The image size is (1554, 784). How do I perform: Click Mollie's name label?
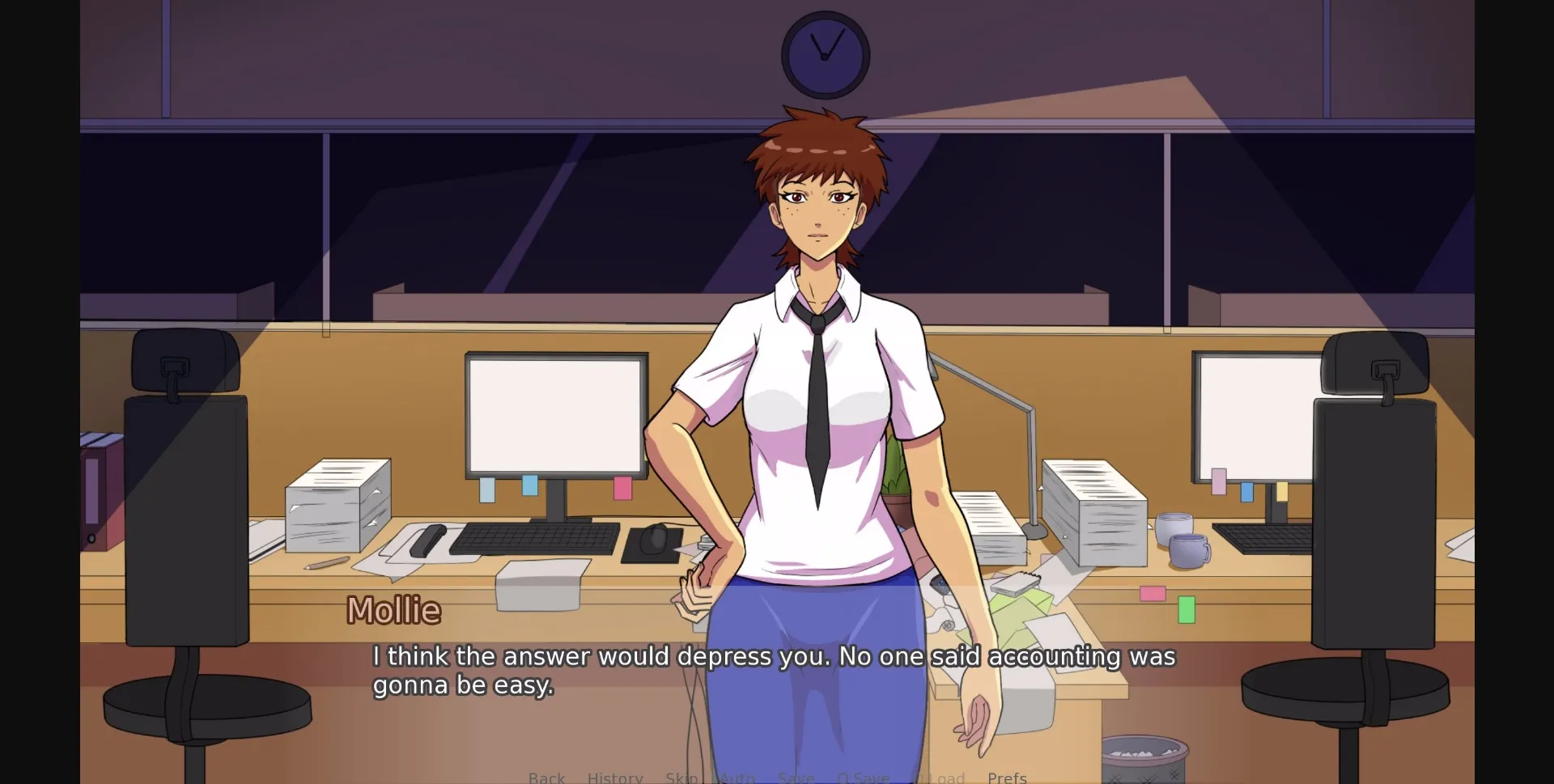394,610
